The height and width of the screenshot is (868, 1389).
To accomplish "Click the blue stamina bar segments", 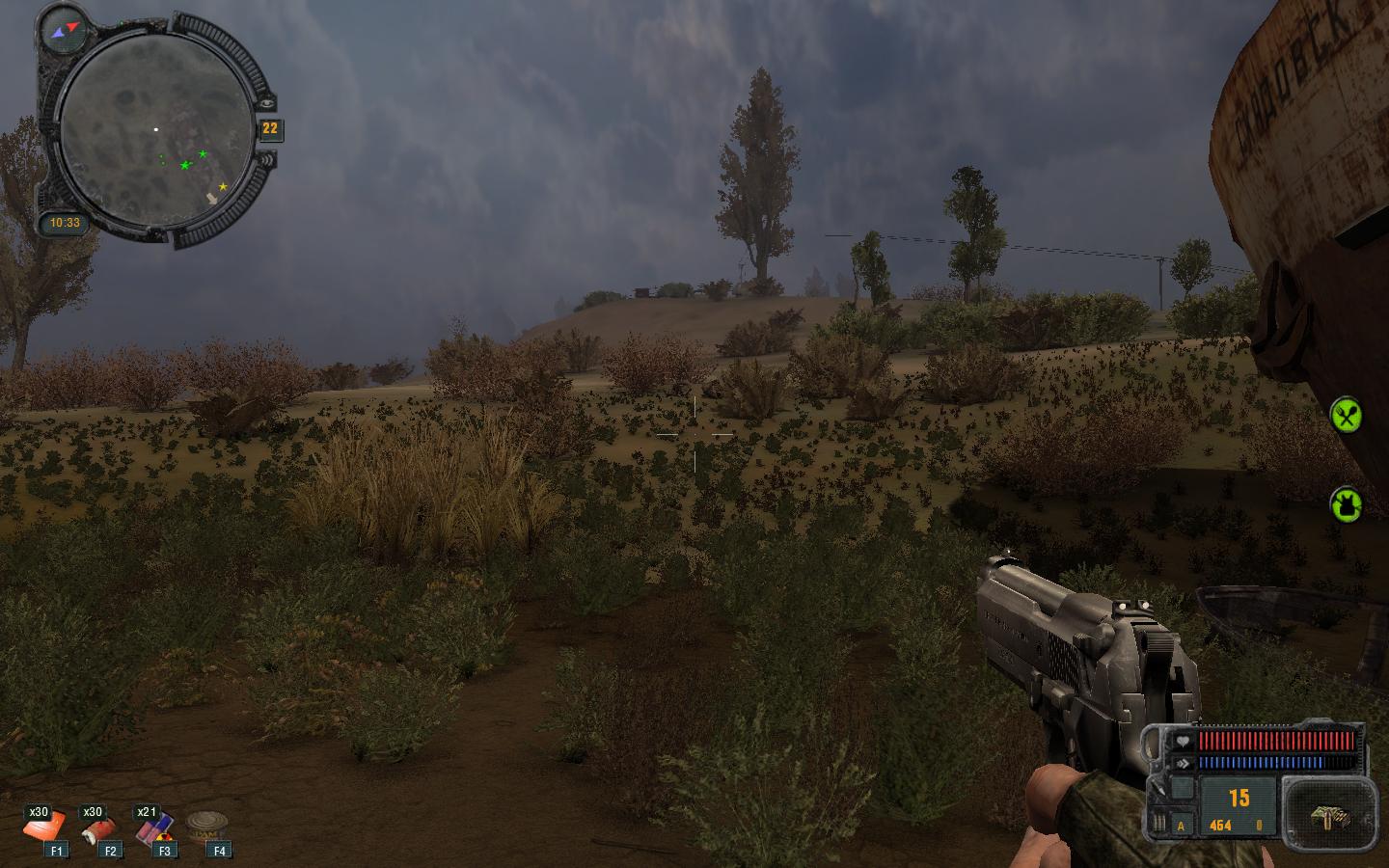I will click(1260, 763).
